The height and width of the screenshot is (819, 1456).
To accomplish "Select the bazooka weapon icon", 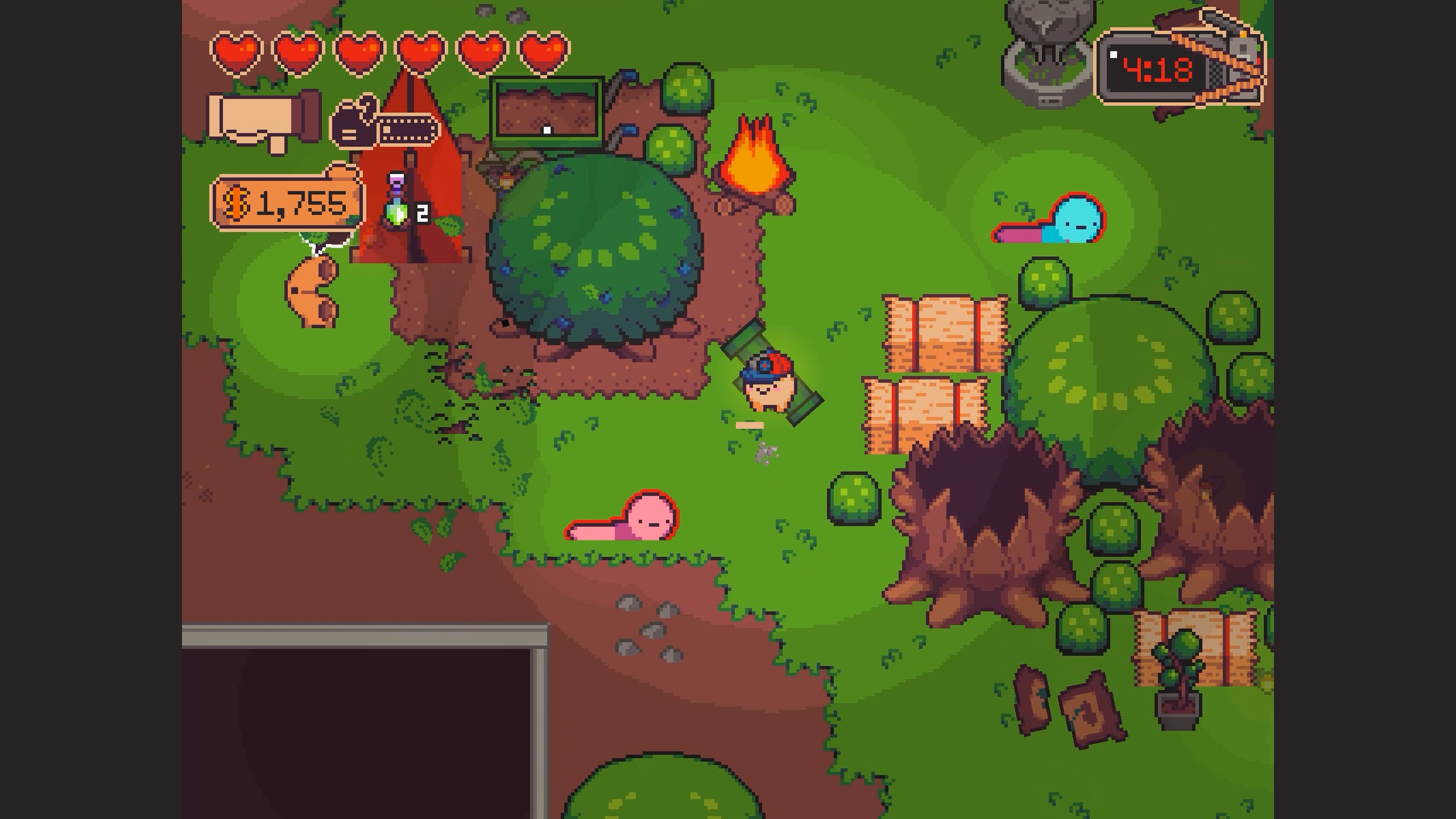I will [x=264, y=121].
